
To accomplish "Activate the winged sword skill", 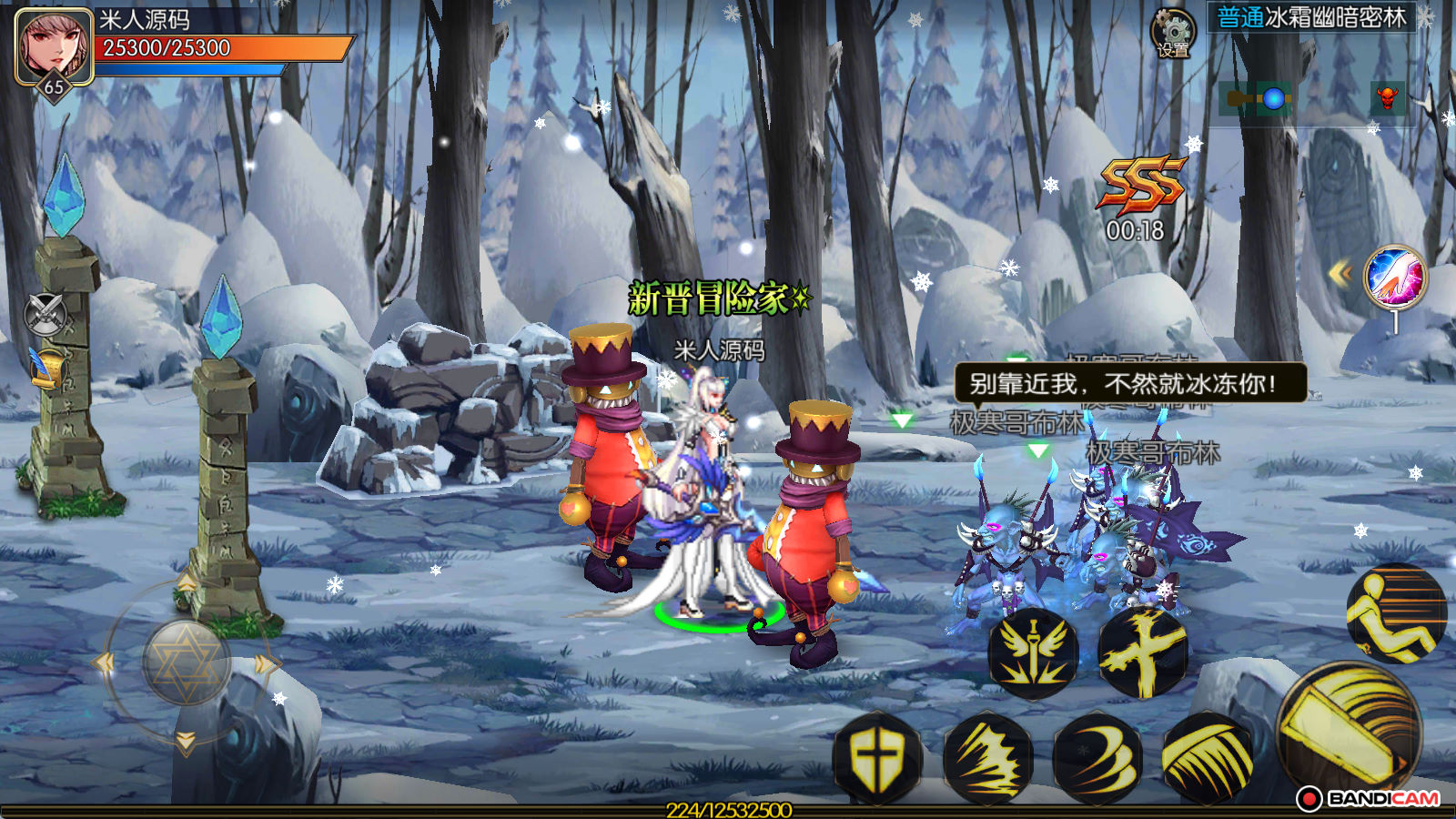I will pyautogui.click(x=1034, y=652).
